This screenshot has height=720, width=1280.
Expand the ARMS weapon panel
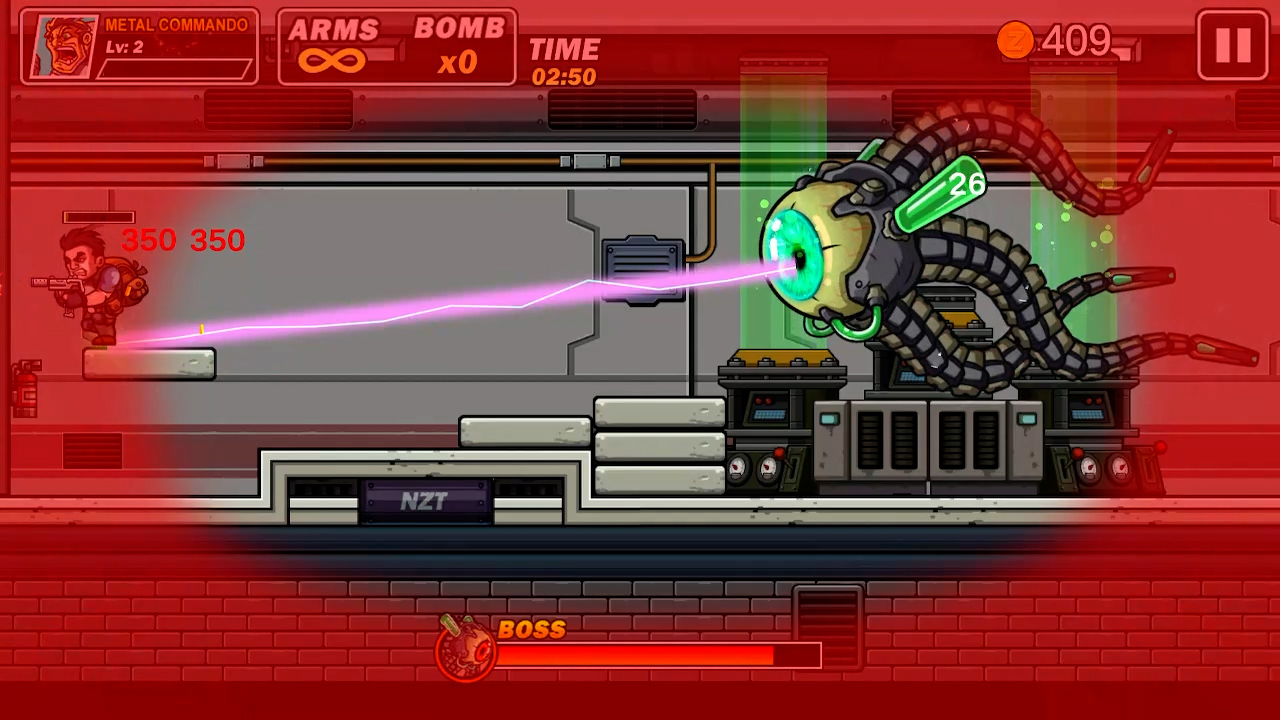(334, 30)
